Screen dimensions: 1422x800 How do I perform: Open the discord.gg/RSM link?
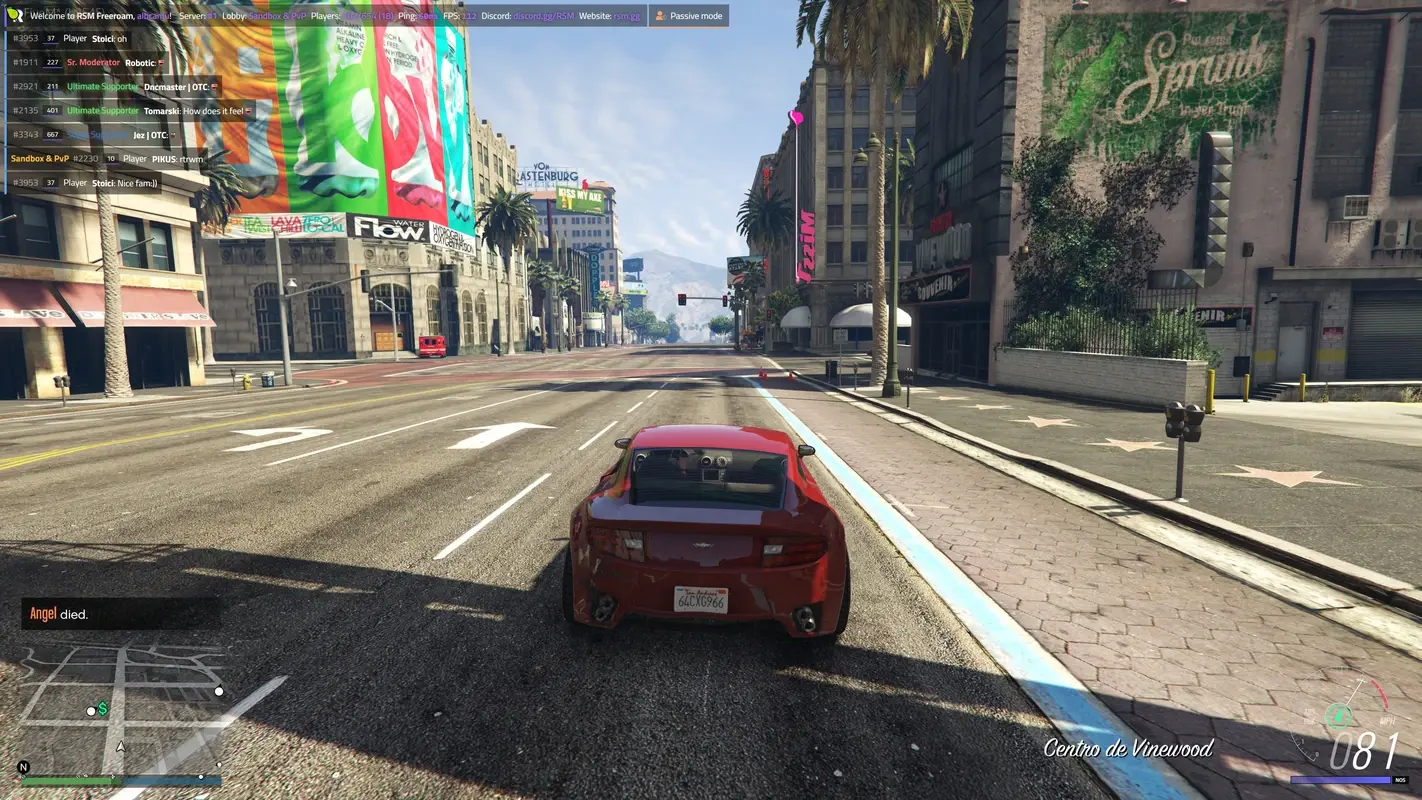pyautogui.click(x=544, y=16)
